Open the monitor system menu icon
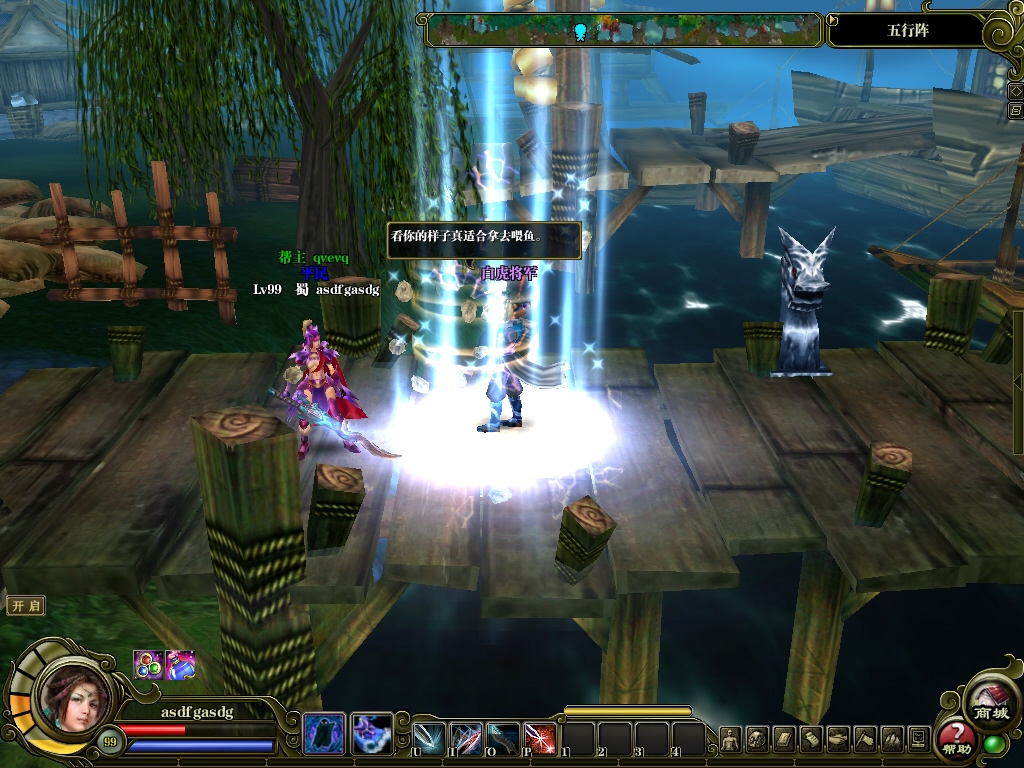The width and height of the screenshot is (1024, 768). pos(919,739)
